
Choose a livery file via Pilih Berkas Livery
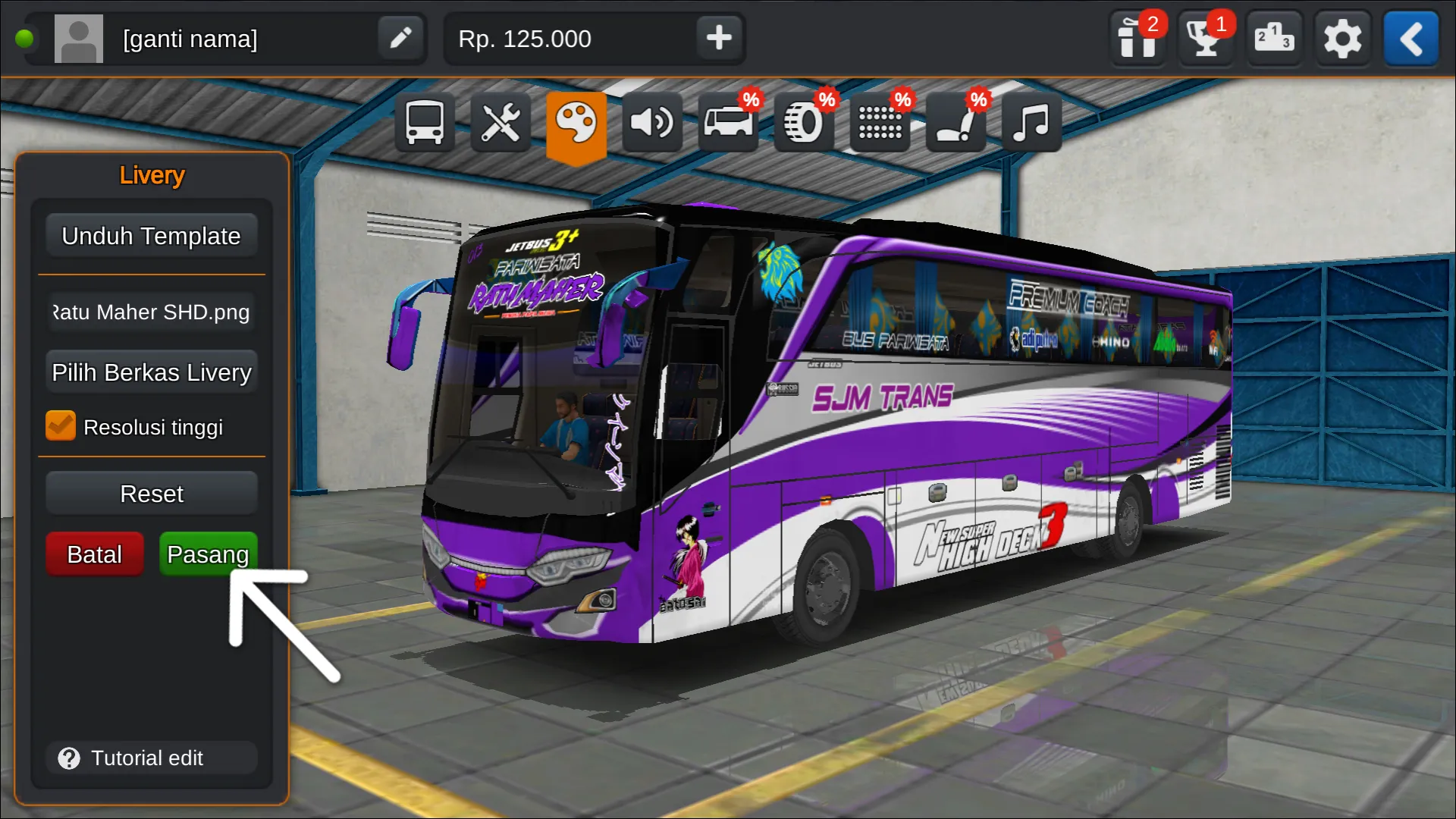coord(151,372)
